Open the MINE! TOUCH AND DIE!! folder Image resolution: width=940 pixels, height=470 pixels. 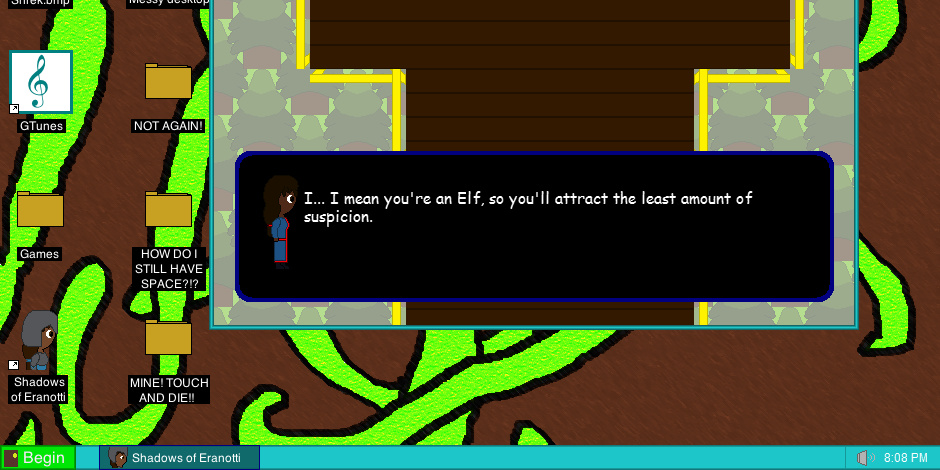pos(168,338)
